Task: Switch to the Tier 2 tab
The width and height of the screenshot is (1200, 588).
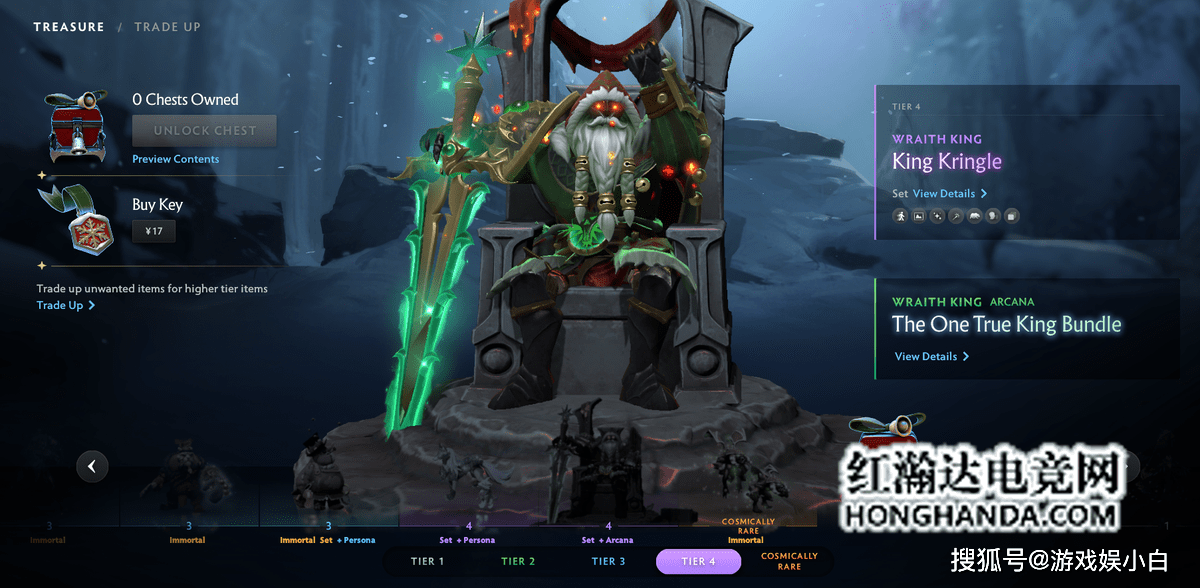Action: pos(518,561)
